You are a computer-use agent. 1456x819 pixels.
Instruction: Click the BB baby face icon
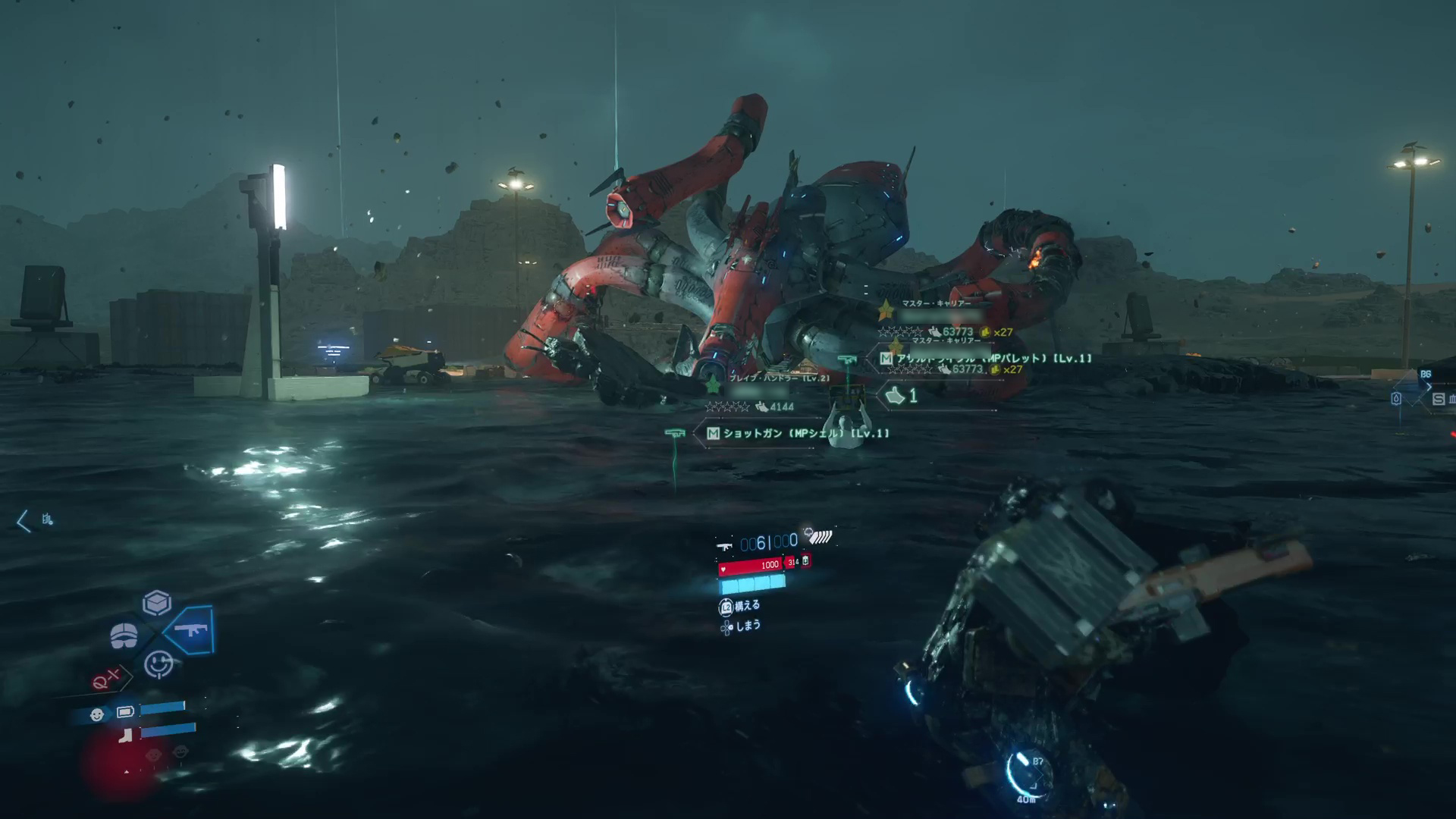click(x=97, y=714)
